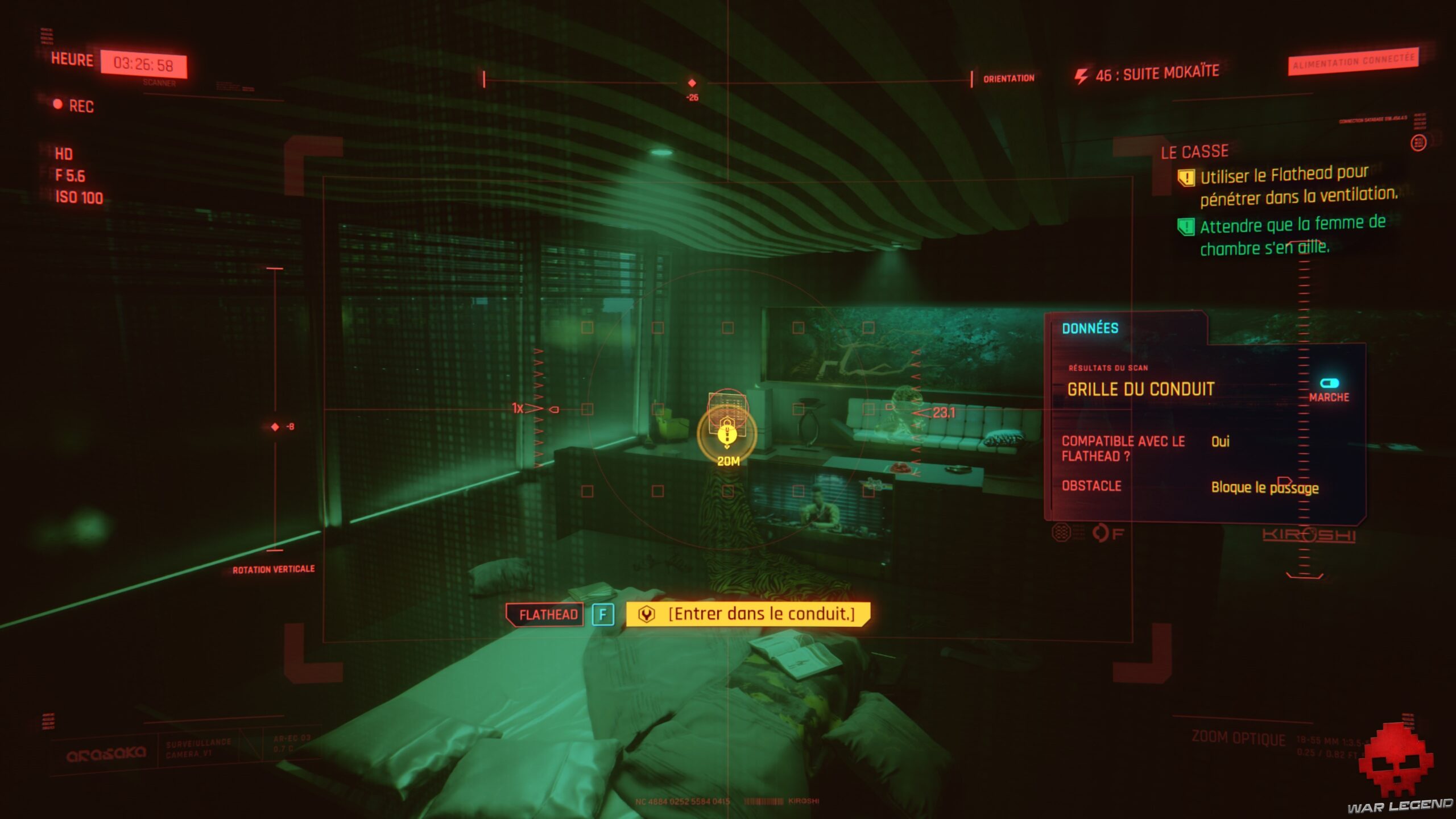This screenshot has height=819, width=1456.
Task: Click the red REC recording indicator
Action: click(x=59, y=106)
